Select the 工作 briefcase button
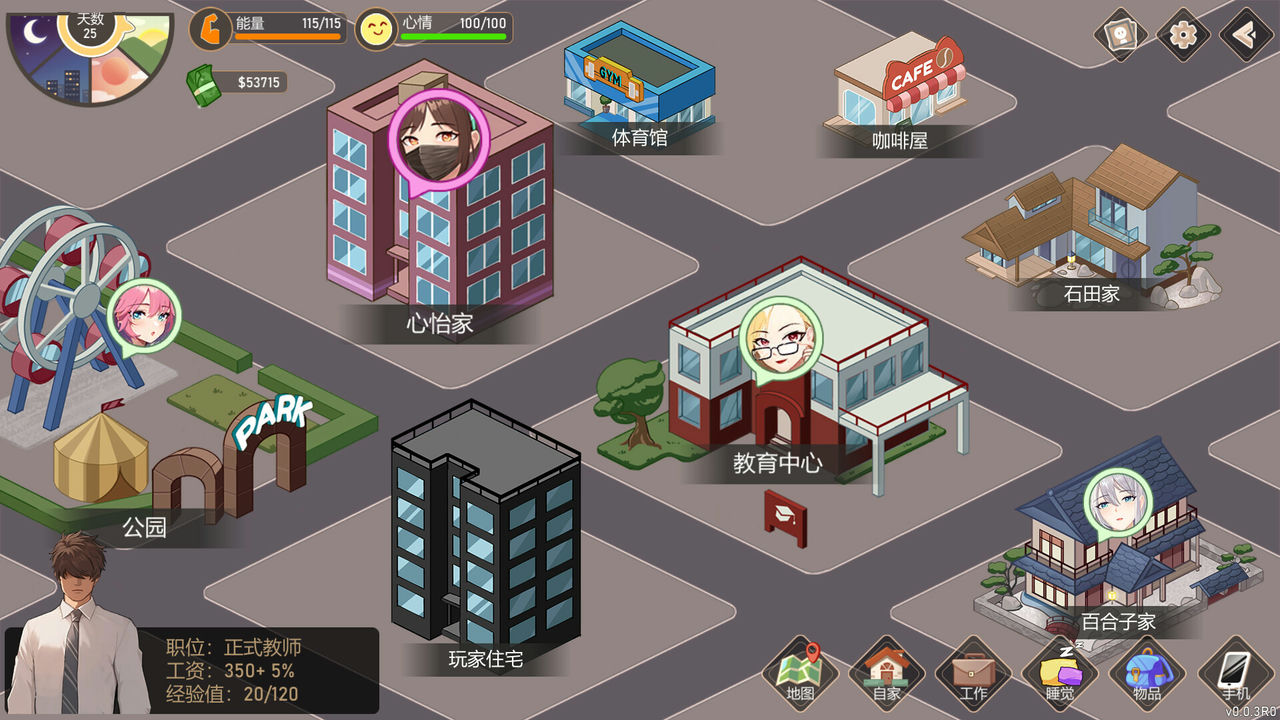Viewport: 1280px width, 720px height. (x=972, y=672)
